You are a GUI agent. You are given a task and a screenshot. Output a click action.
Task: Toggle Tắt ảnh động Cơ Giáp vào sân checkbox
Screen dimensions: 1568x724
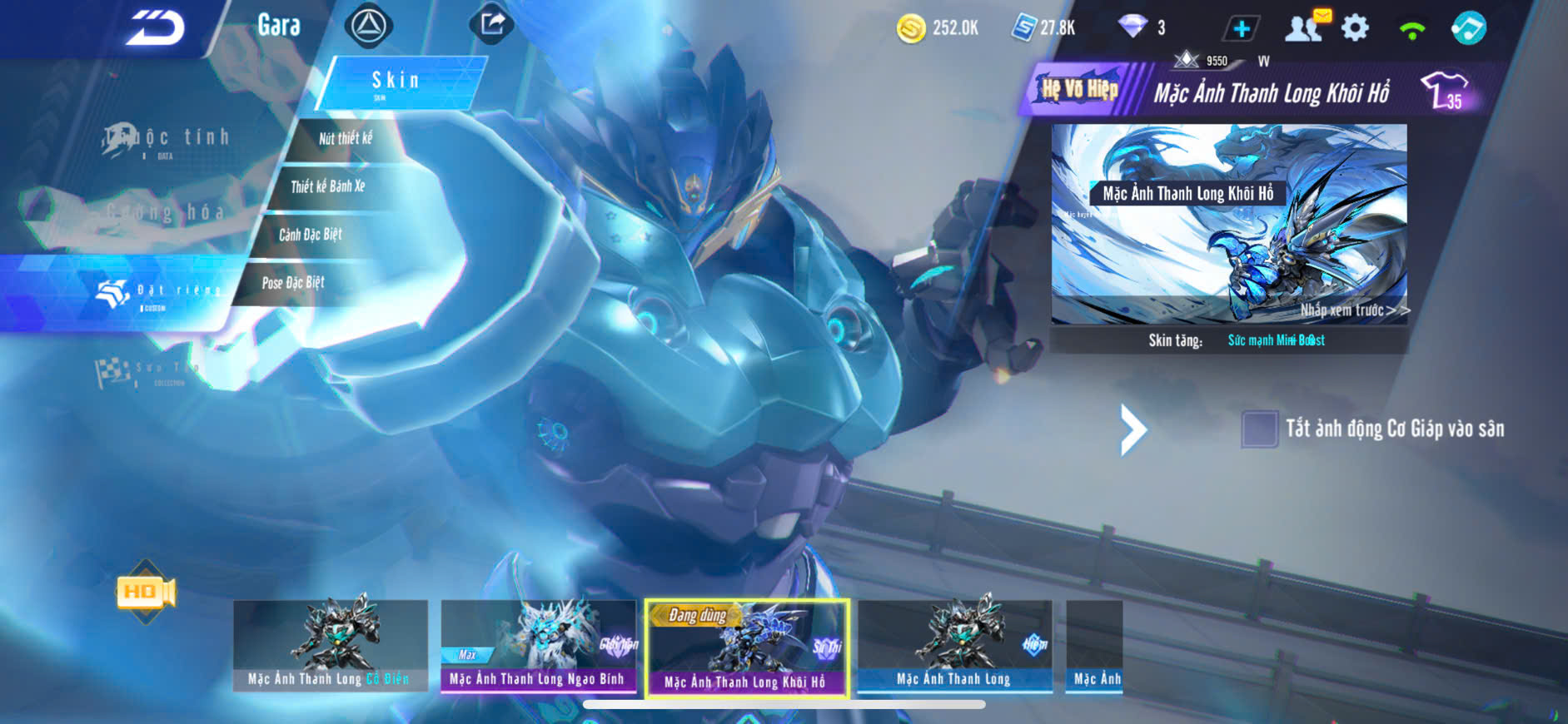(1259, 429)
